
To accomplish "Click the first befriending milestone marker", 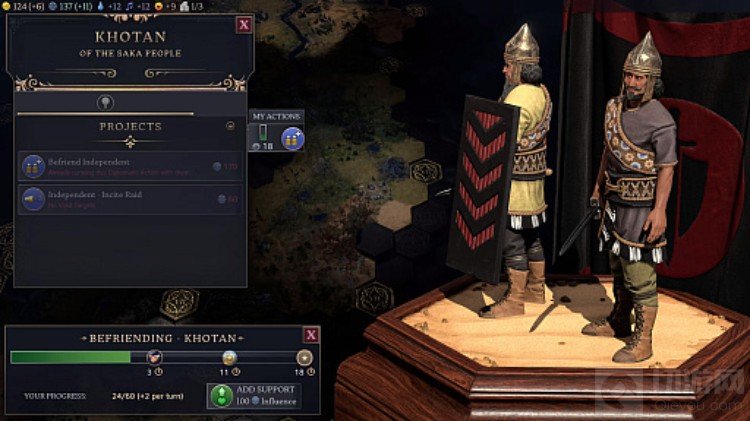I will click(x=154, y=357).
